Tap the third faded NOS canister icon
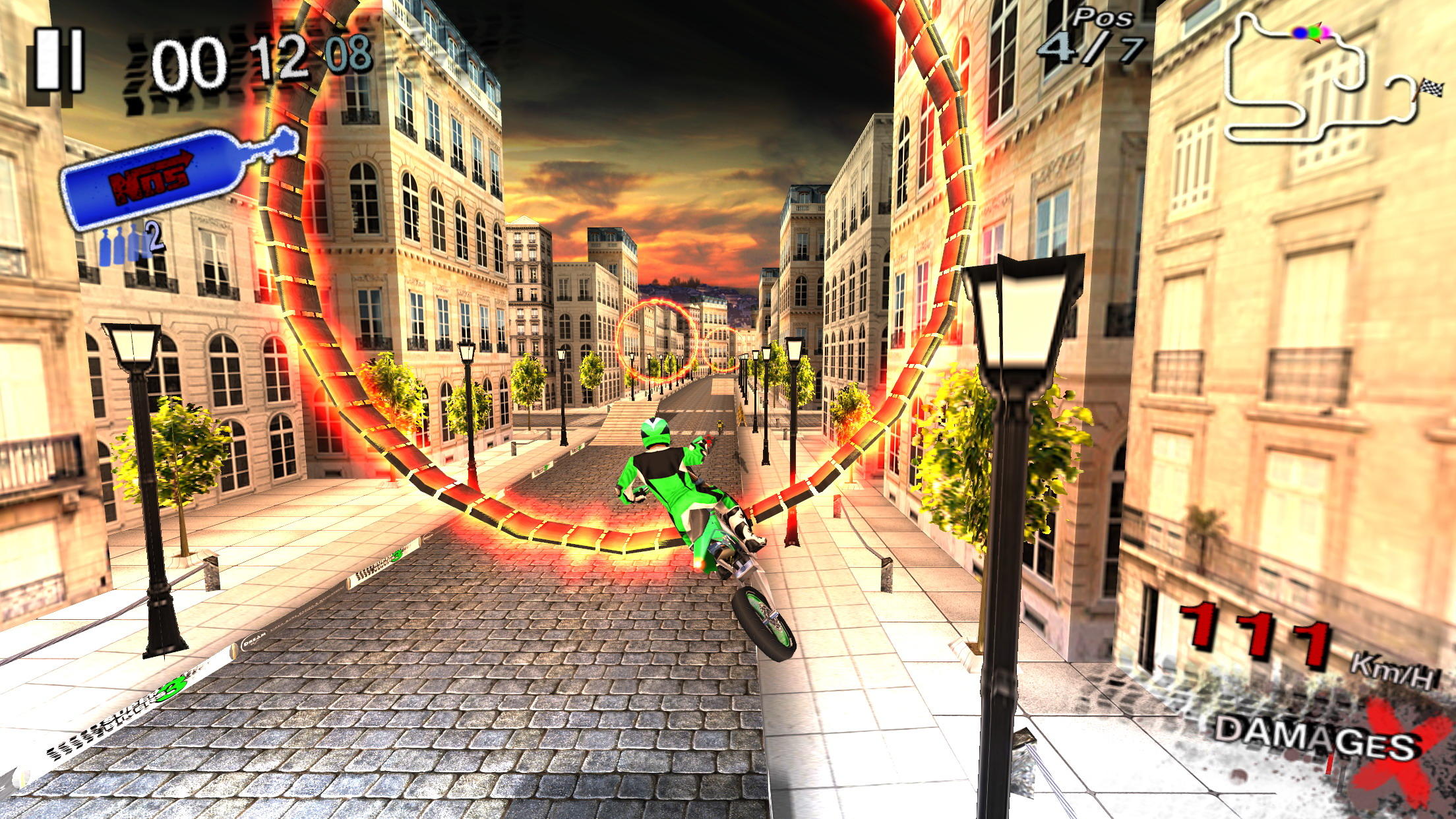 (135, 244)
